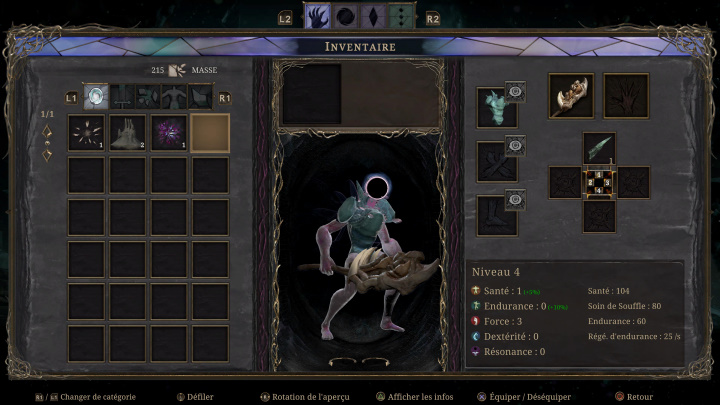
Task: Choose the green shard quick item slot
Action: pos(599,149)
